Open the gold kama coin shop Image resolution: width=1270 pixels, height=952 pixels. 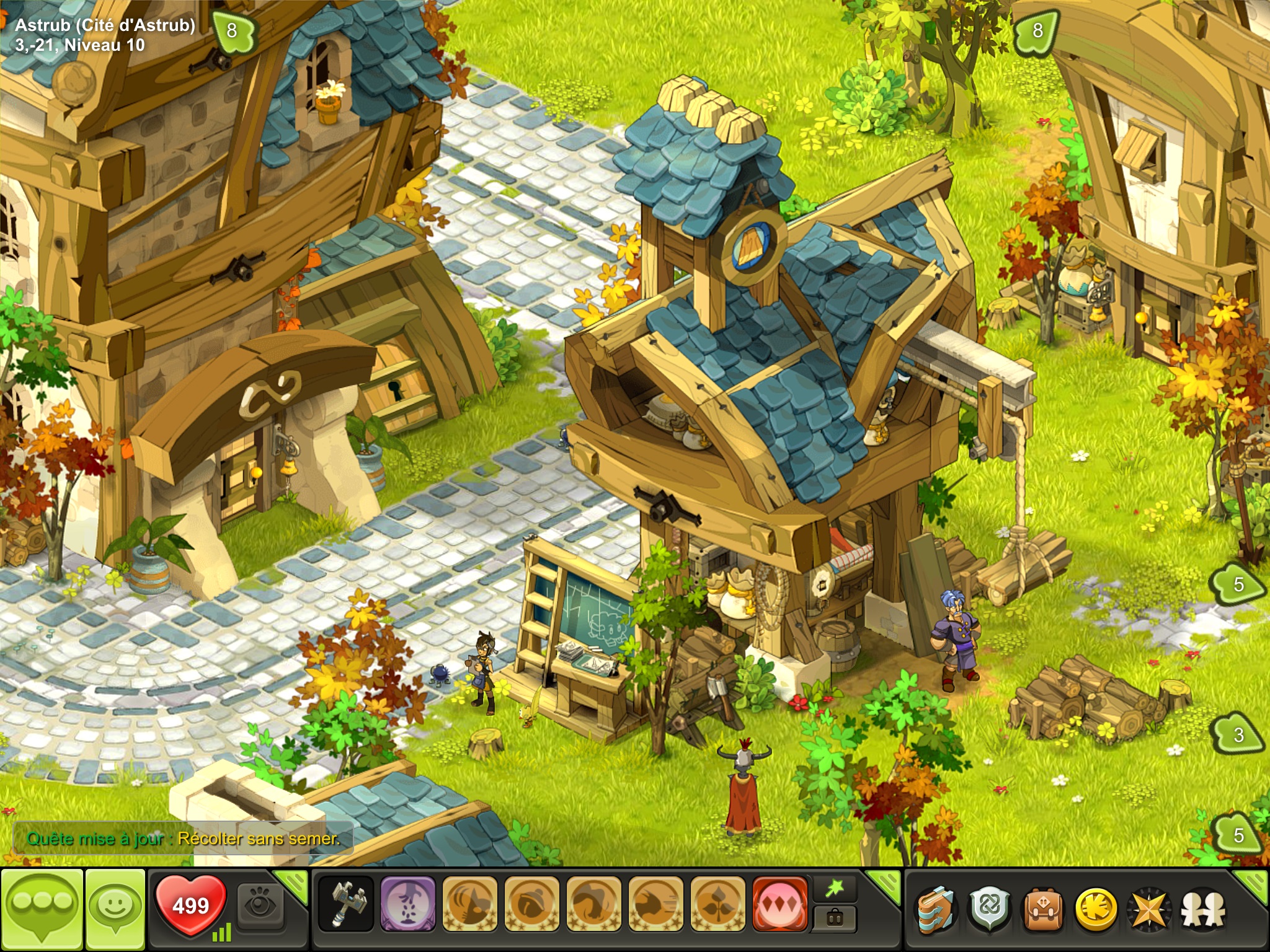pyautogui.click(x=1096, y=909)
